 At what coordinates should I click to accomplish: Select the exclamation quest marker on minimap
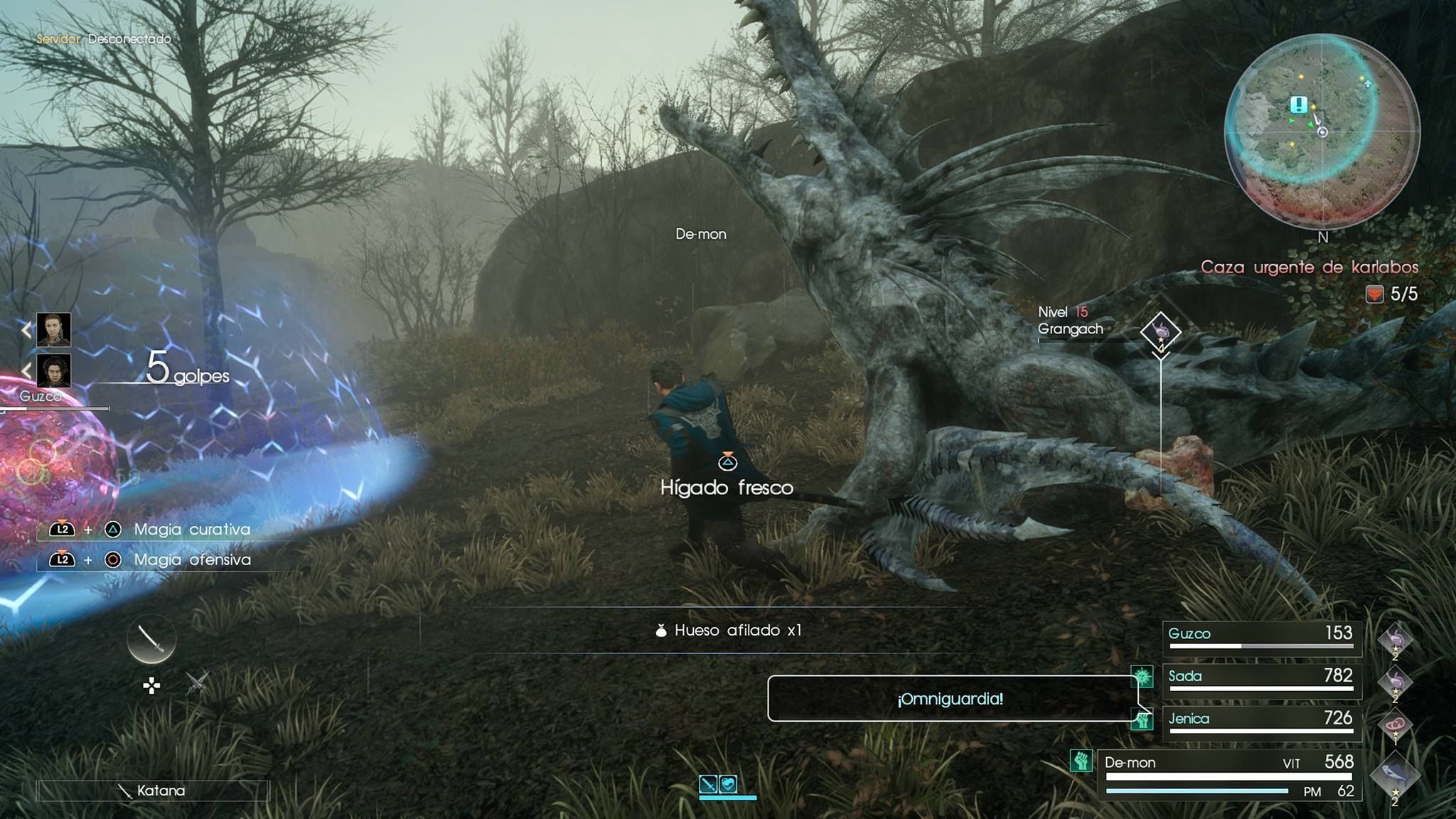pyautogui.click(x=1299, y=105)
